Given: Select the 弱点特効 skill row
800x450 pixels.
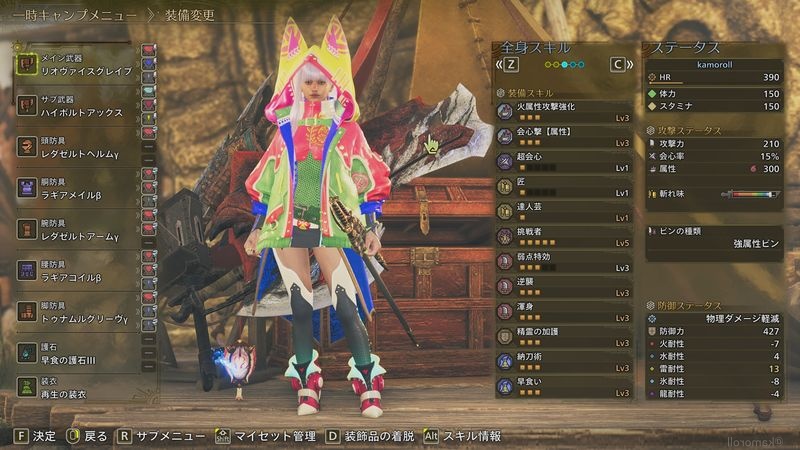Looking at the screenshot, I should [565, 261].
